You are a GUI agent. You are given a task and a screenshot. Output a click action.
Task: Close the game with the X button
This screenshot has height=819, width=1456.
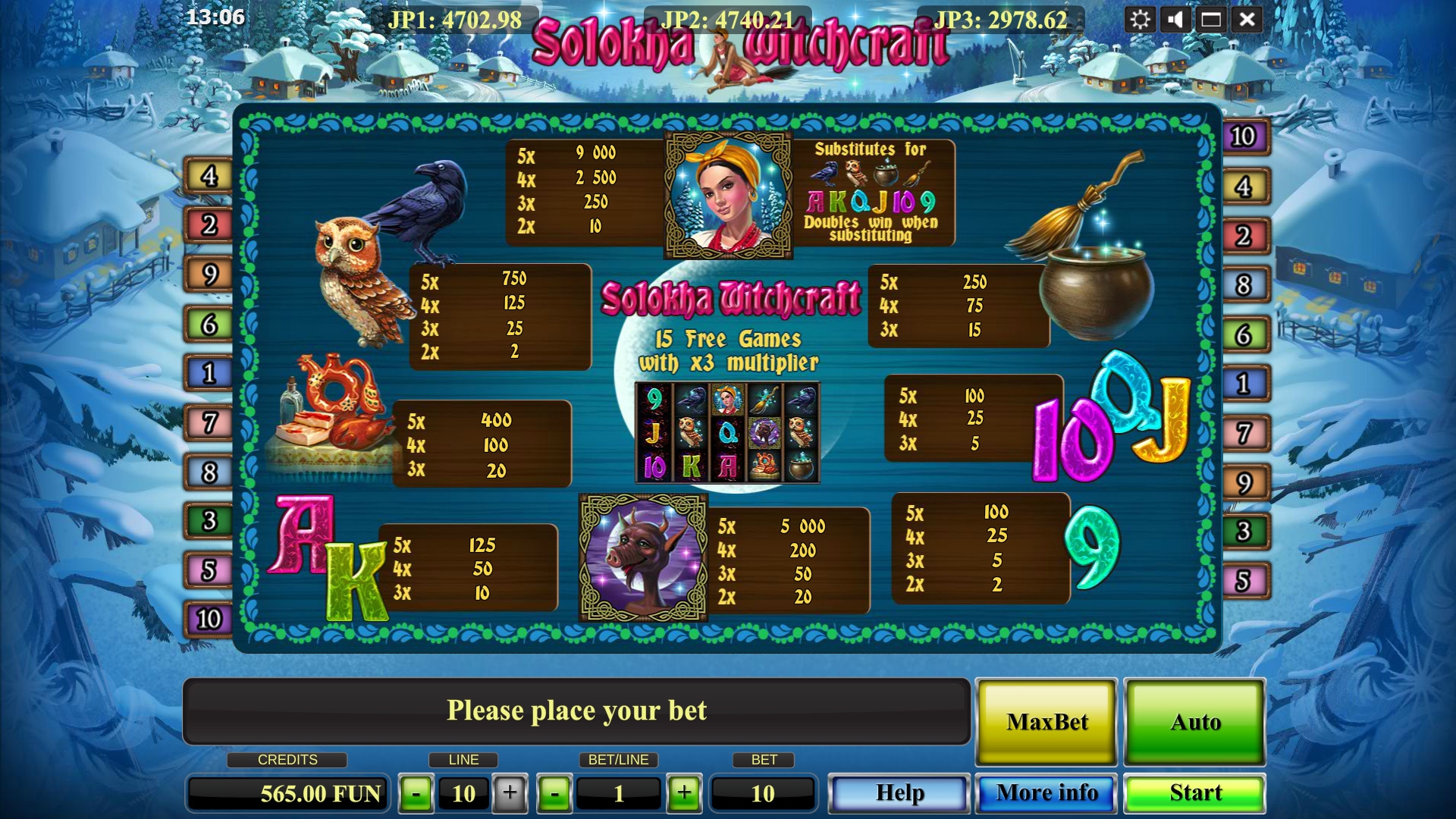[1247, 20]
